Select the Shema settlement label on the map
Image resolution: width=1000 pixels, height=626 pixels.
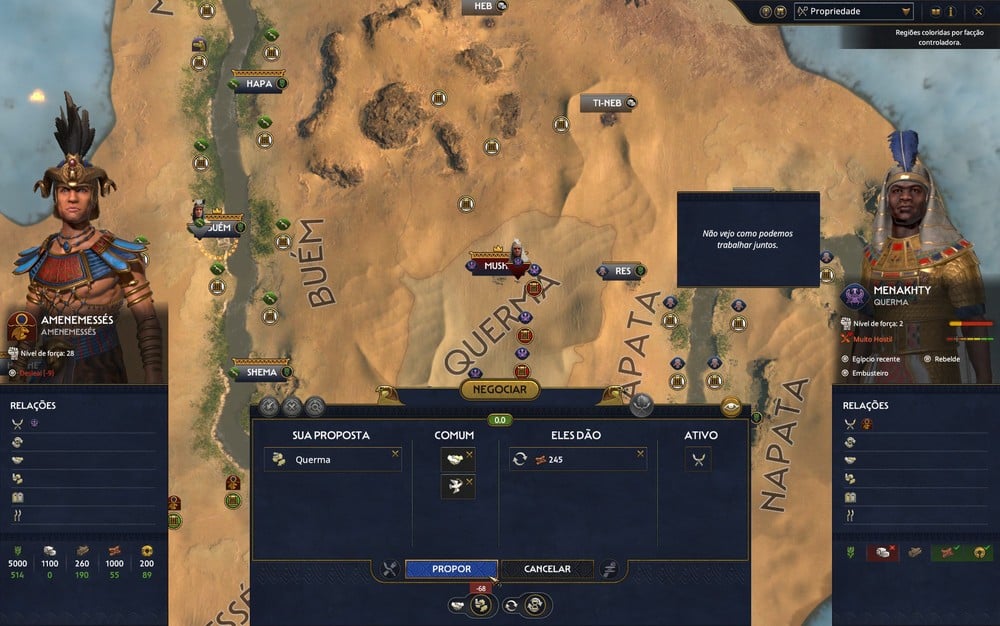coord(261,372)
